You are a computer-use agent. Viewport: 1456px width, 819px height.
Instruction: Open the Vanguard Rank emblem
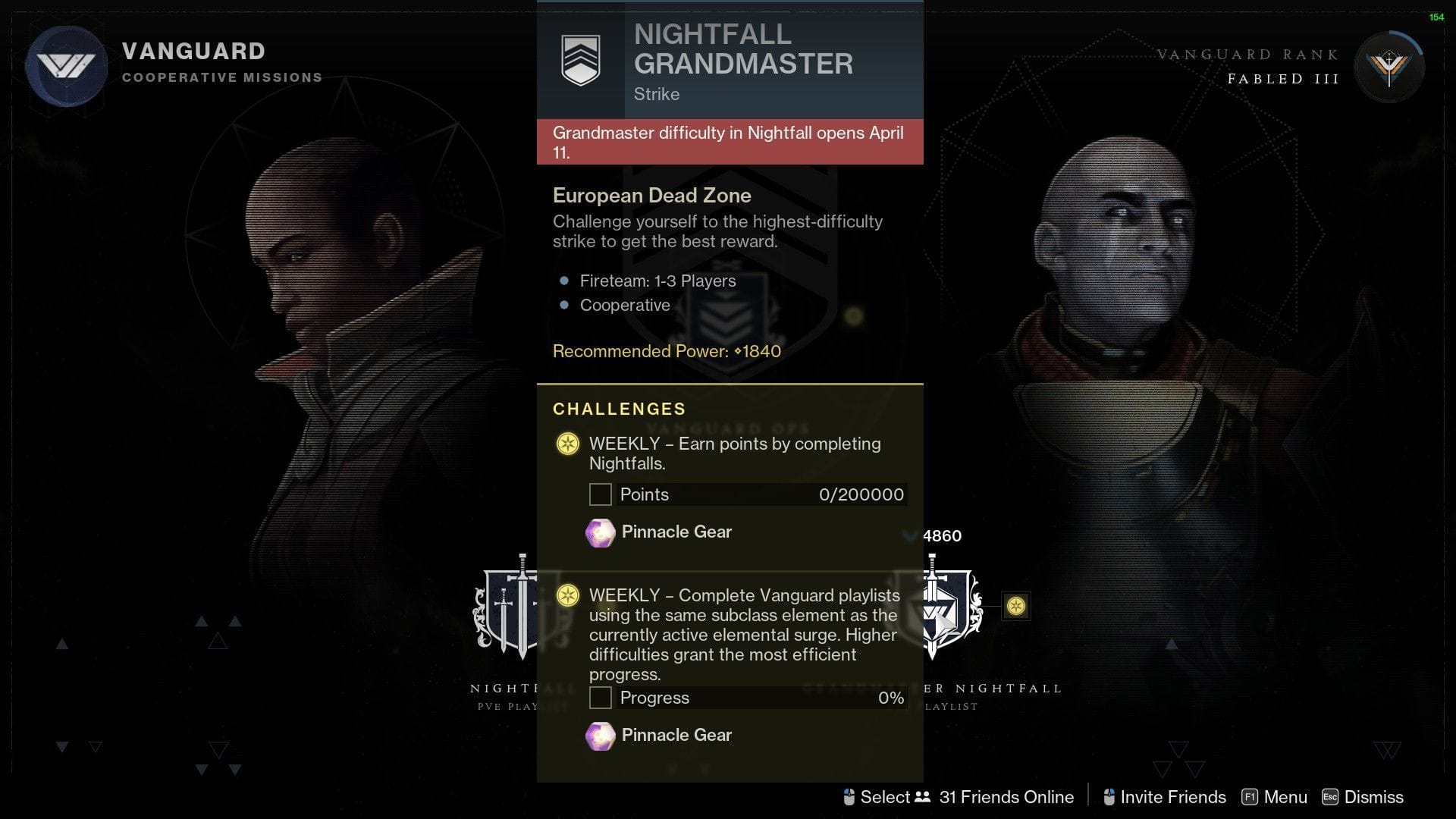pos(1389,65)
